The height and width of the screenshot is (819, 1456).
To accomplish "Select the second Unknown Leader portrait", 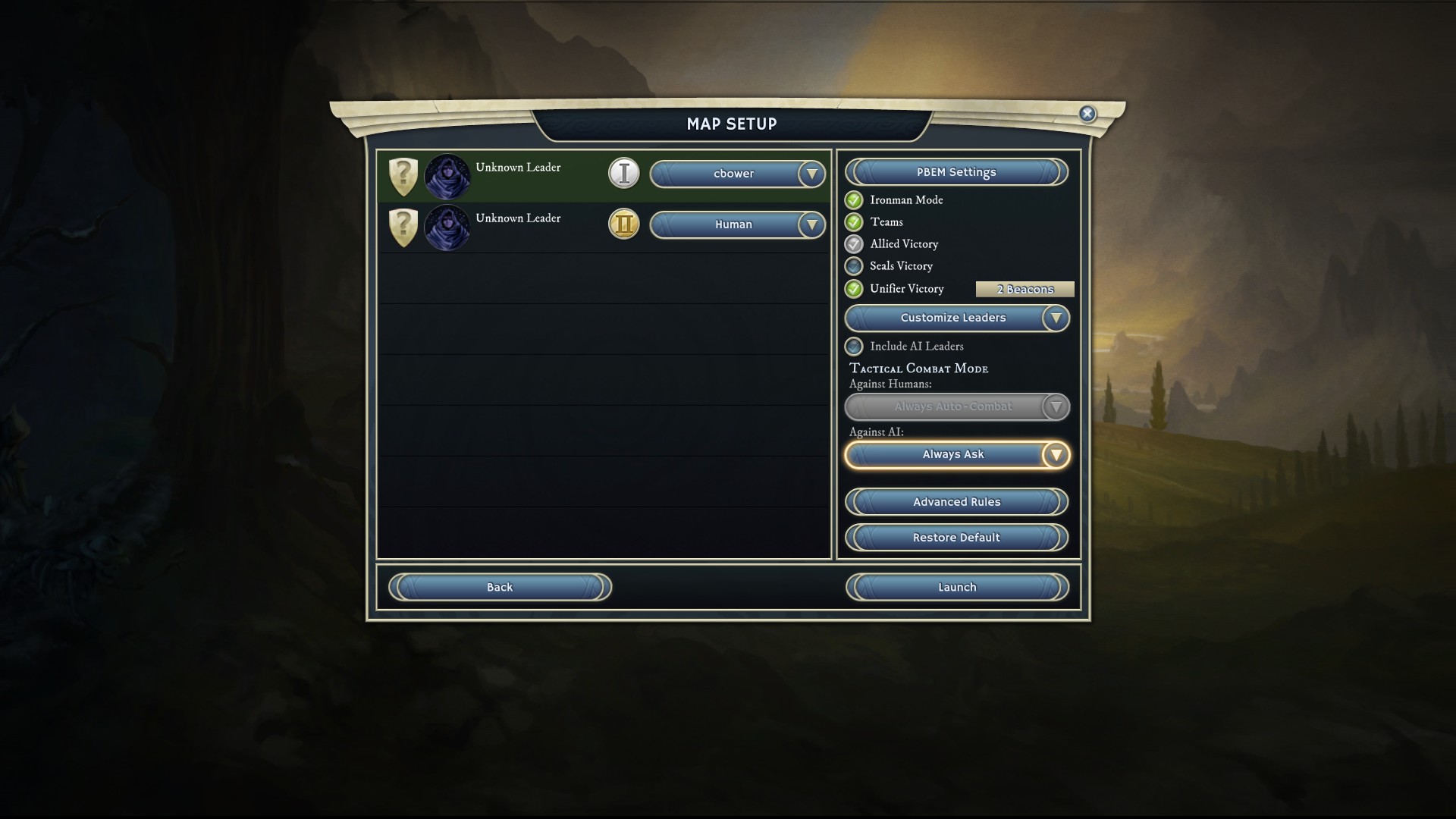I will coord(447,227).
